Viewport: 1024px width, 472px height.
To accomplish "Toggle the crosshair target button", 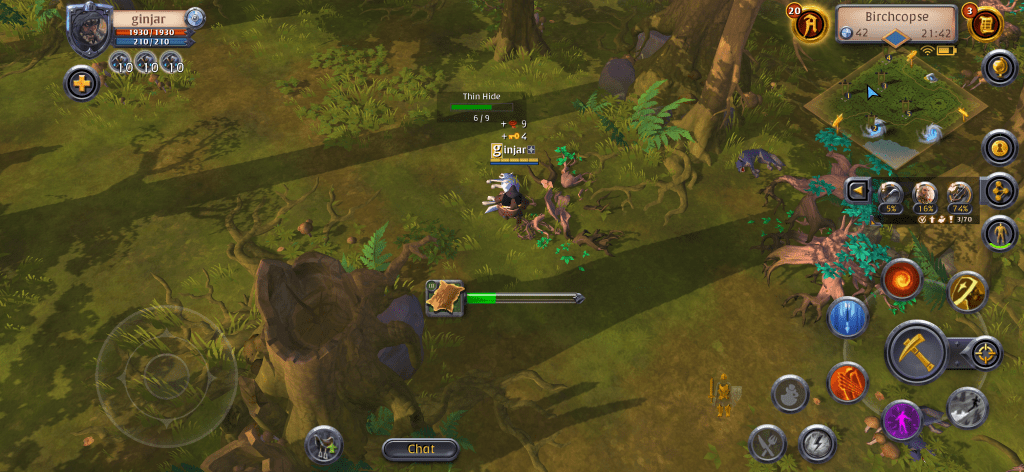I will click(x=984, y=352).
